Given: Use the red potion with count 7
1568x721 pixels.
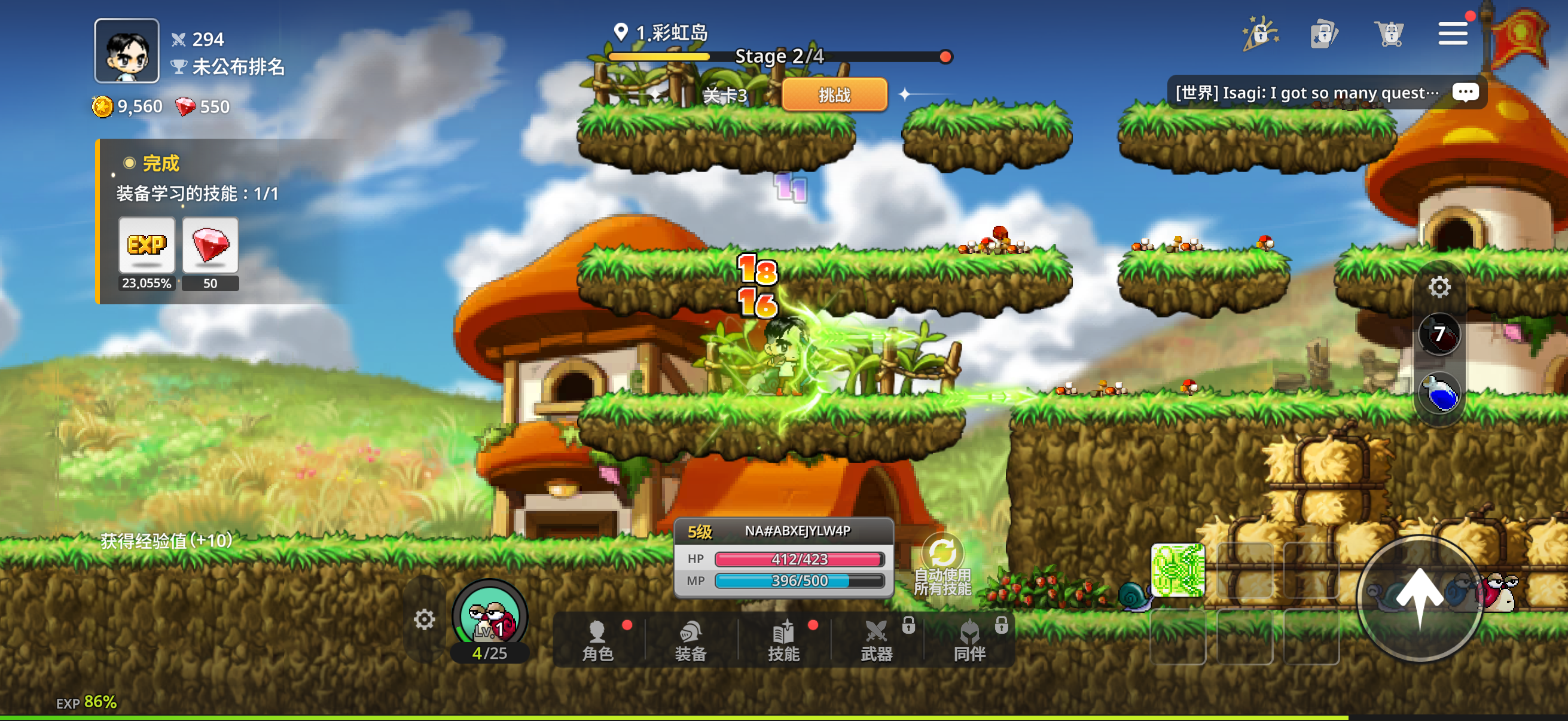Looking at the screenshot, I should pos(1439,334).
